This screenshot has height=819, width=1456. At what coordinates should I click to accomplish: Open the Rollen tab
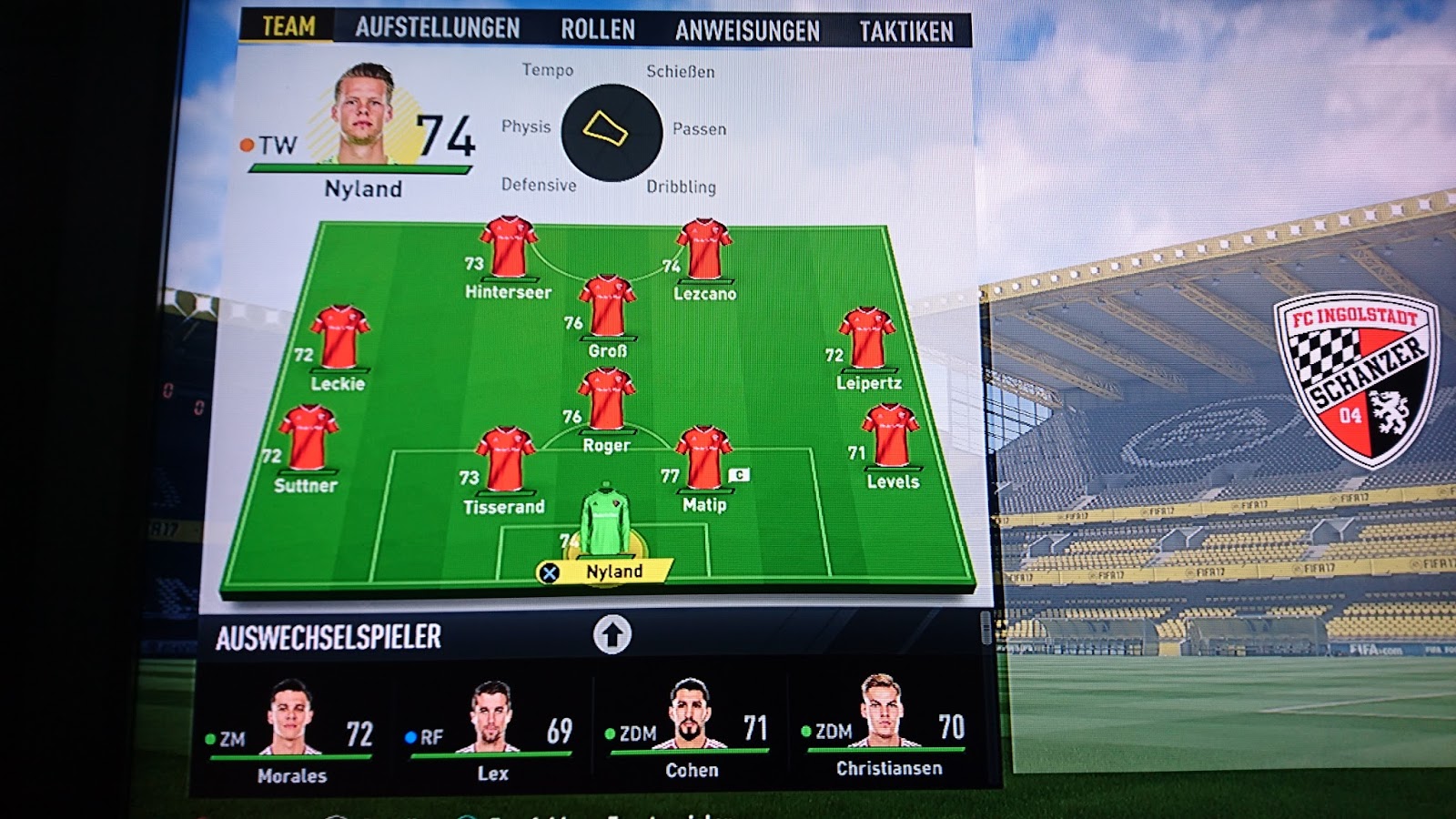click(597, 29)
